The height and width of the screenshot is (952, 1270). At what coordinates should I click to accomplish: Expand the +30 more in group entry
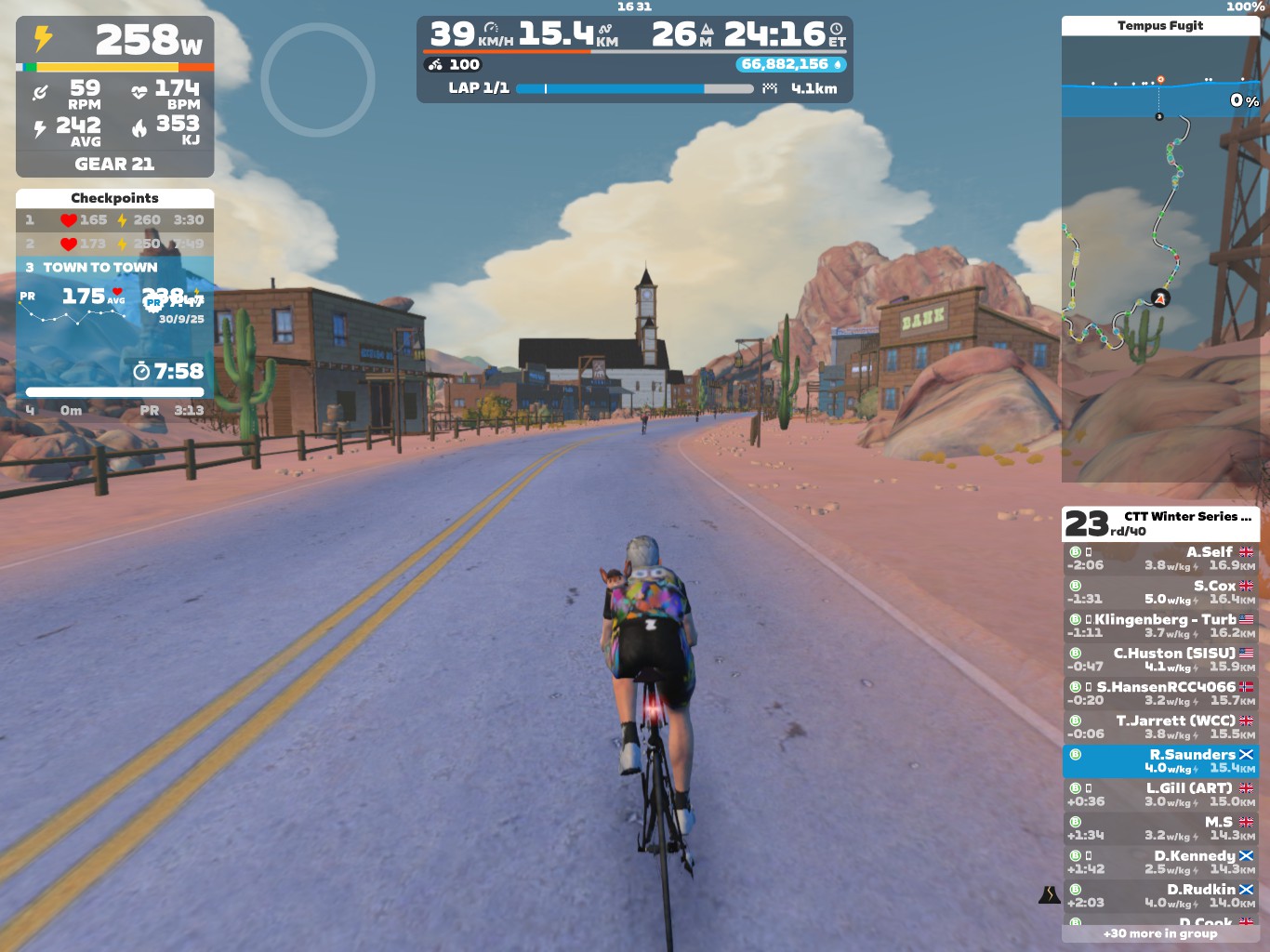click(x=1162, y=933)
